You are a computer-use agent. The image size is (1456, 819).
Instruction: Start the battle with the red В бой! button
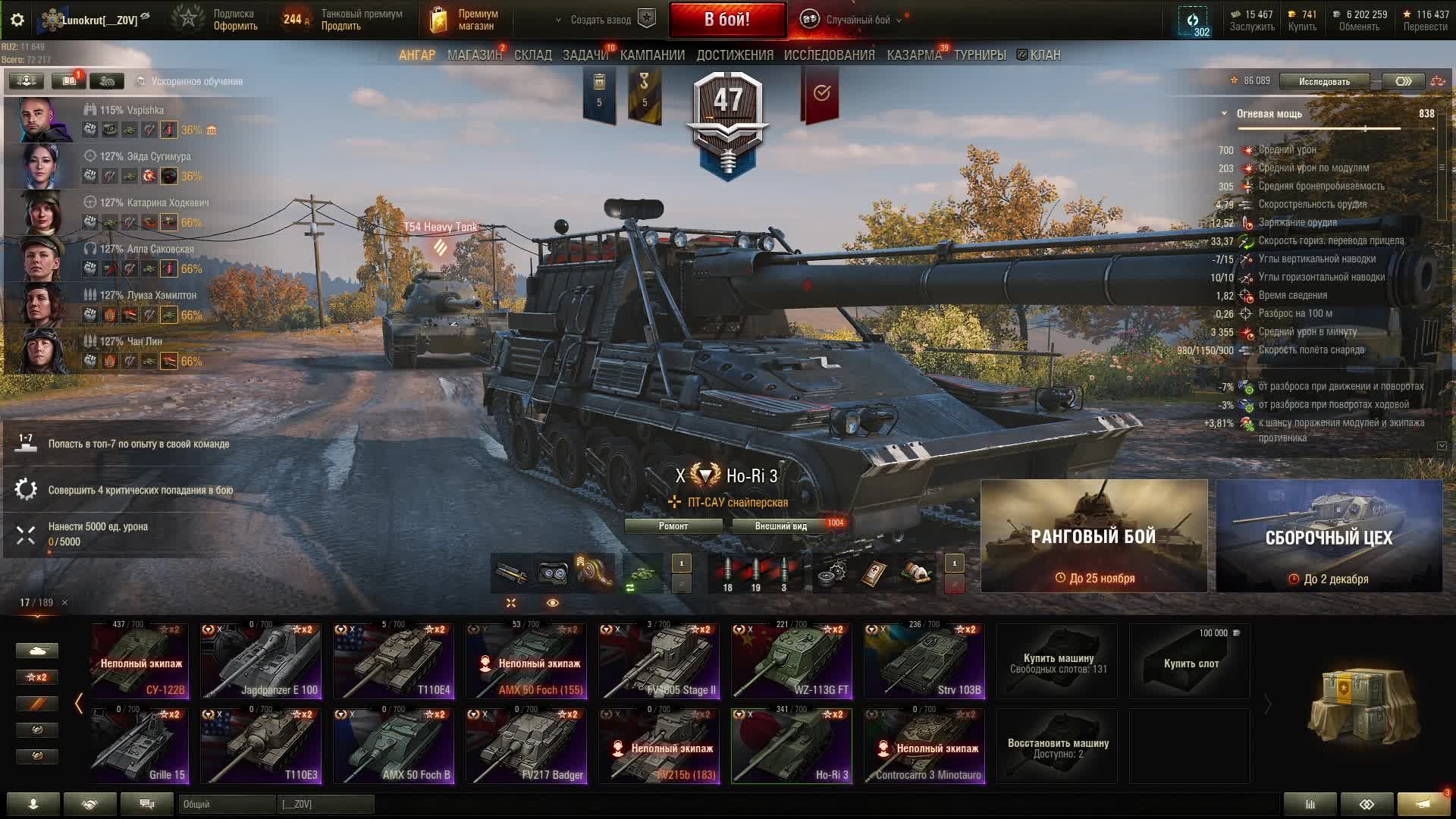726,20
